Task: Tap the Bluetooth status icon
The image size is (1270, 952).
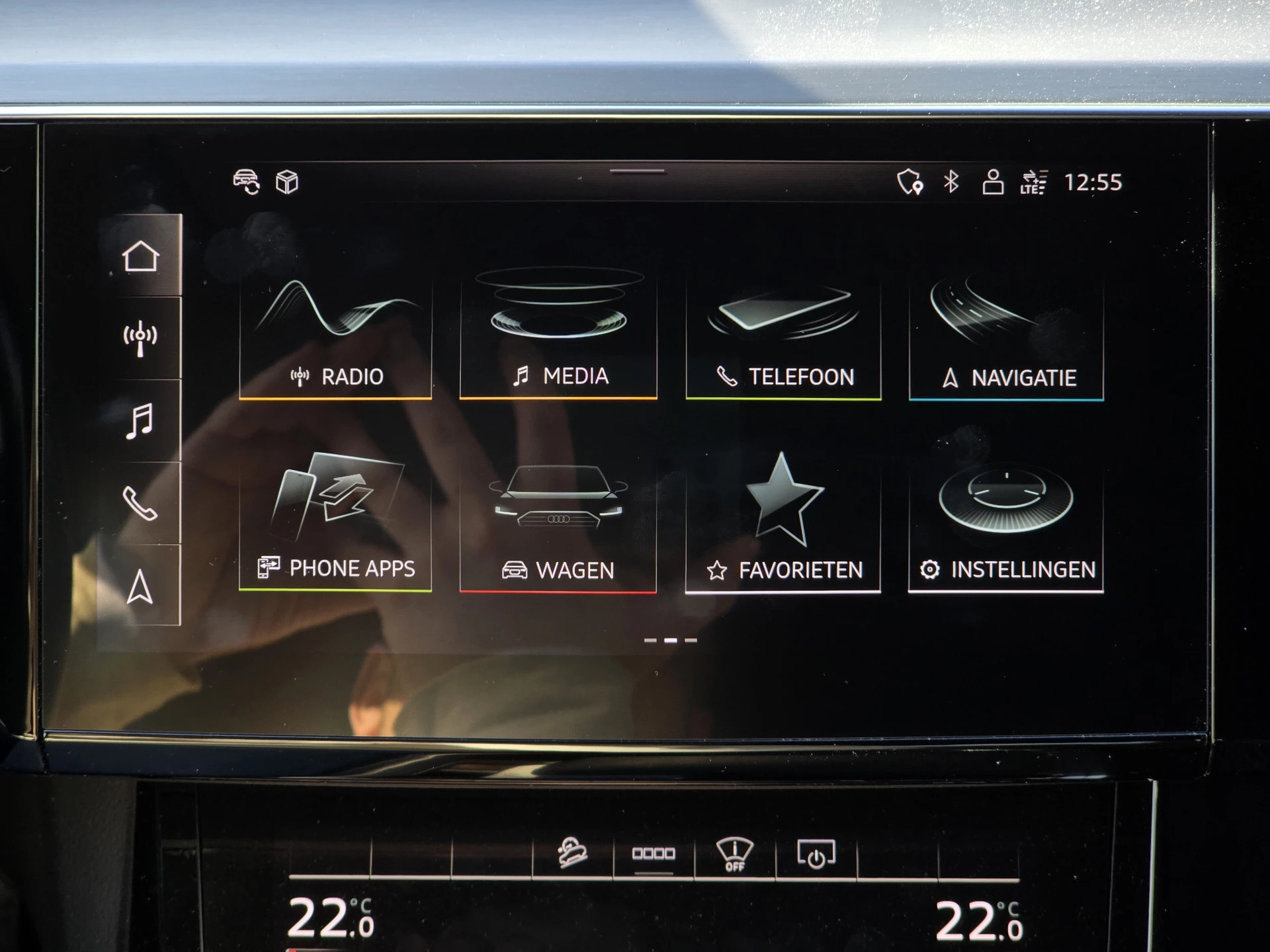Action: [x=951, y=182]
